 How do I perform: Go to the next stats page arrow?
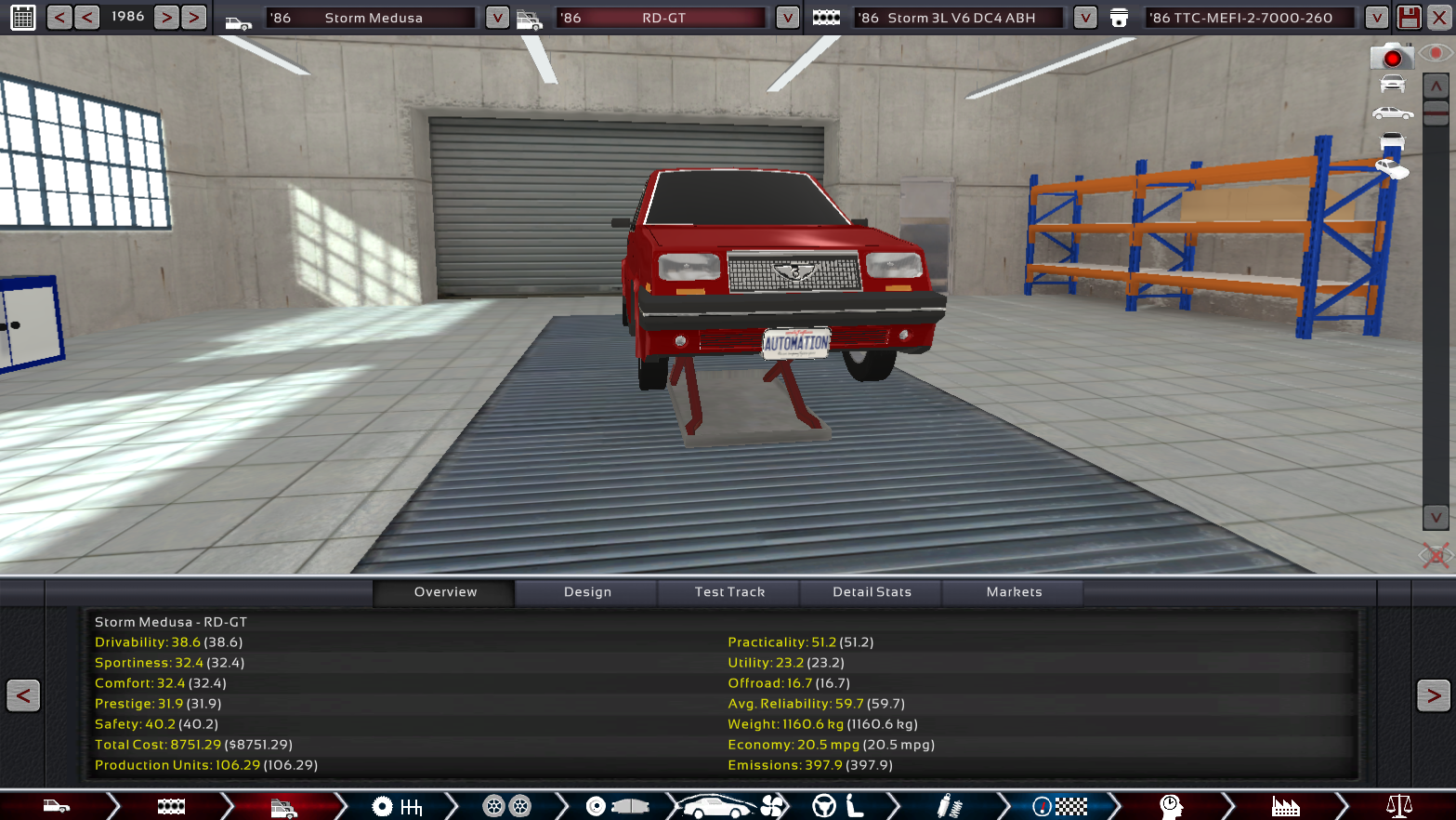[x=1433, y=695]
